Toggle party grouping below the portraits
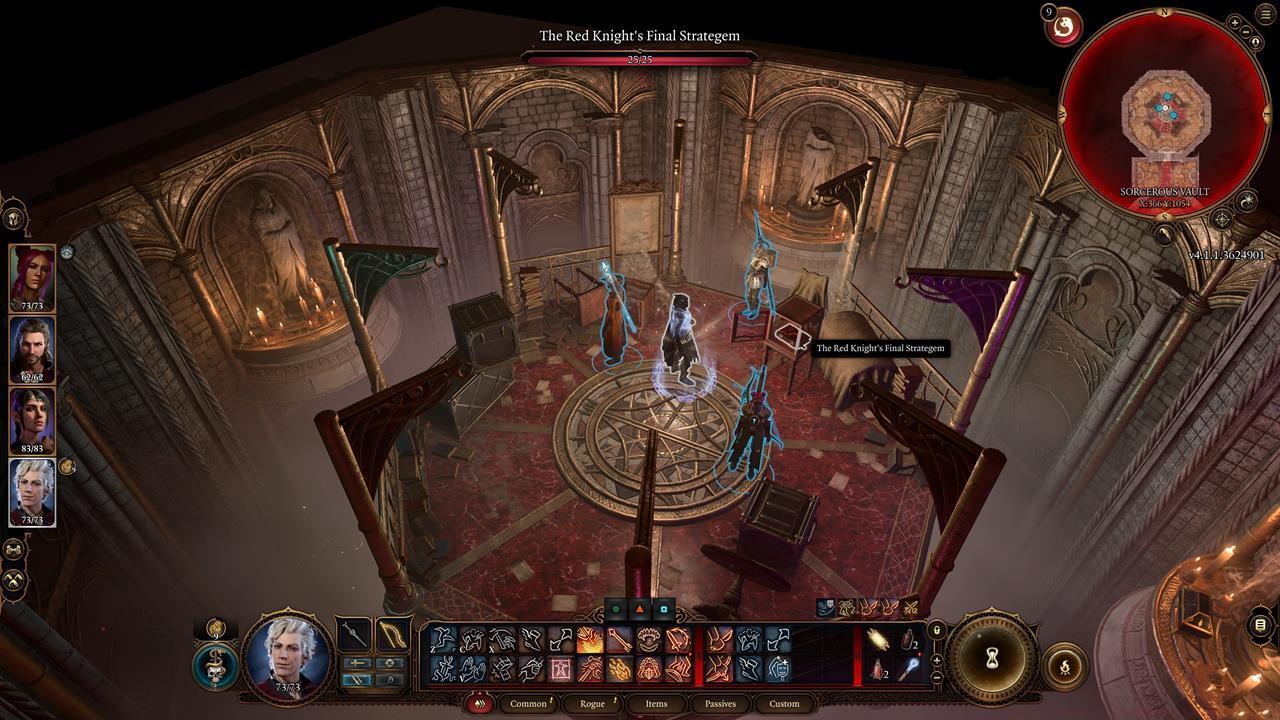The image size is (1280, 720). [13, 548]
